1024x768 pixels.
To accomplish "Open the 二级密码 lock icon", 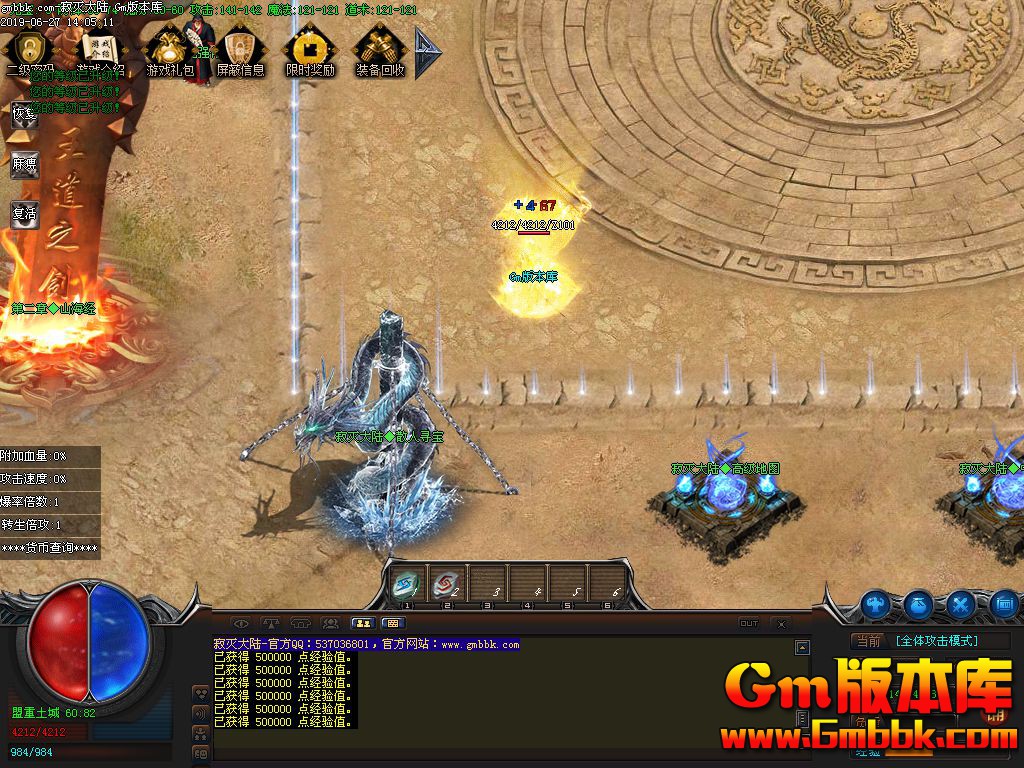I will 31,49.
